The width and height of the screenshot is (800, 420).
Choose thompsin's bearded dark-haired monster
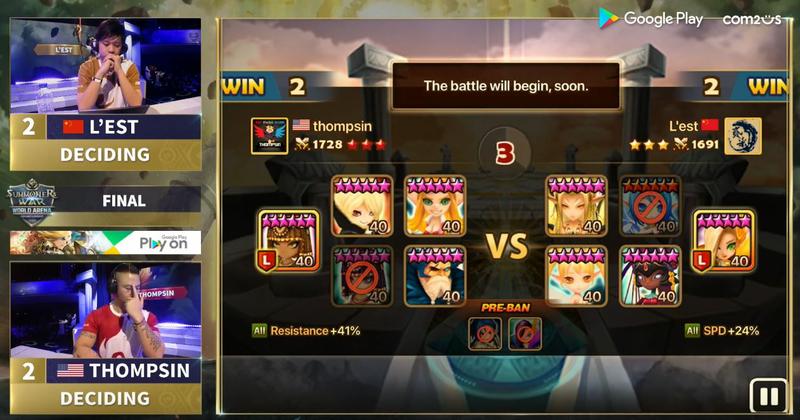[x=435, y=275]
